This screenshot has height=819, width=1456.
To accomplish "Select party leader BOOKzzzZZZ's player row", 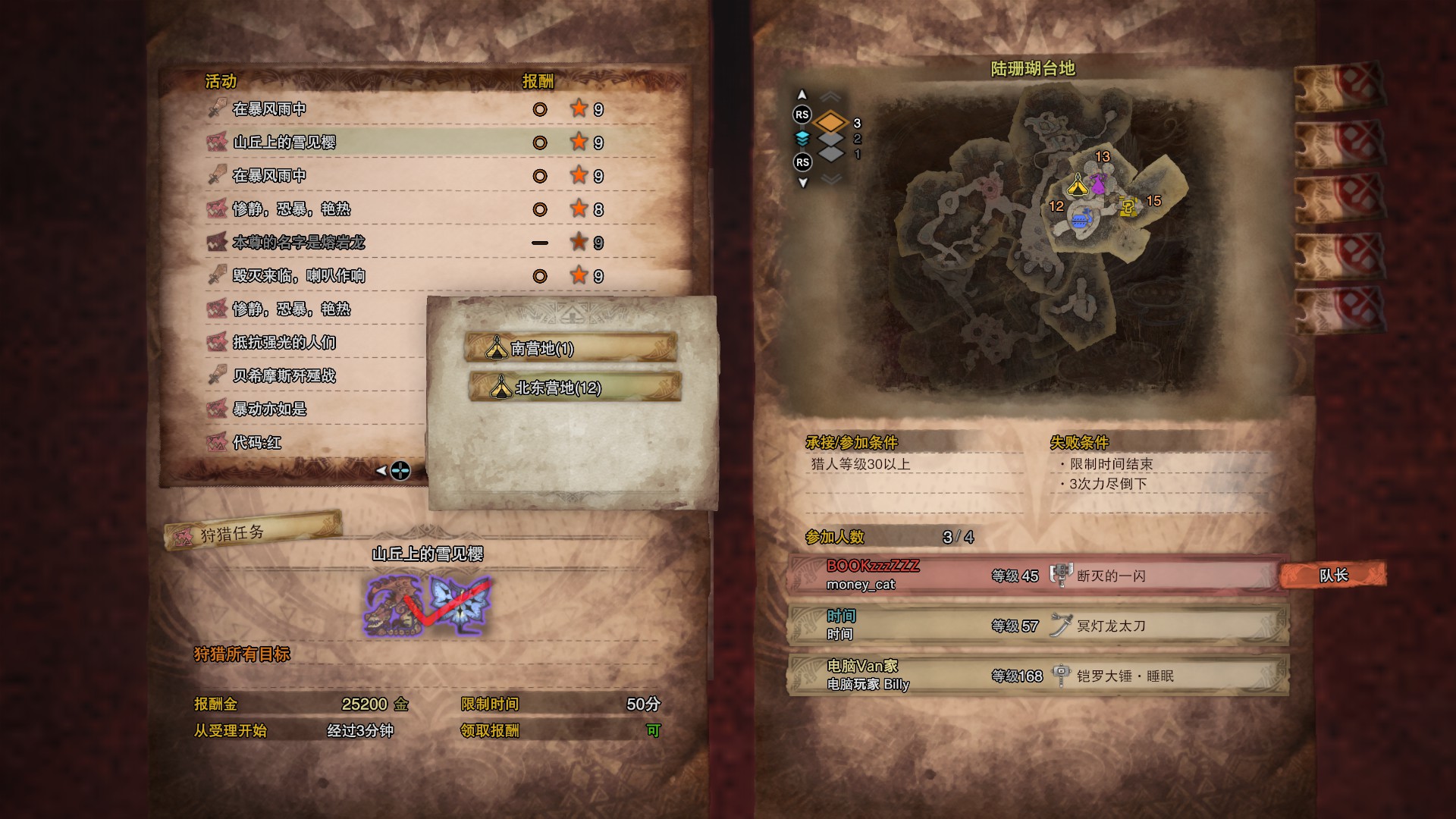I will (x=1036, y=575).
